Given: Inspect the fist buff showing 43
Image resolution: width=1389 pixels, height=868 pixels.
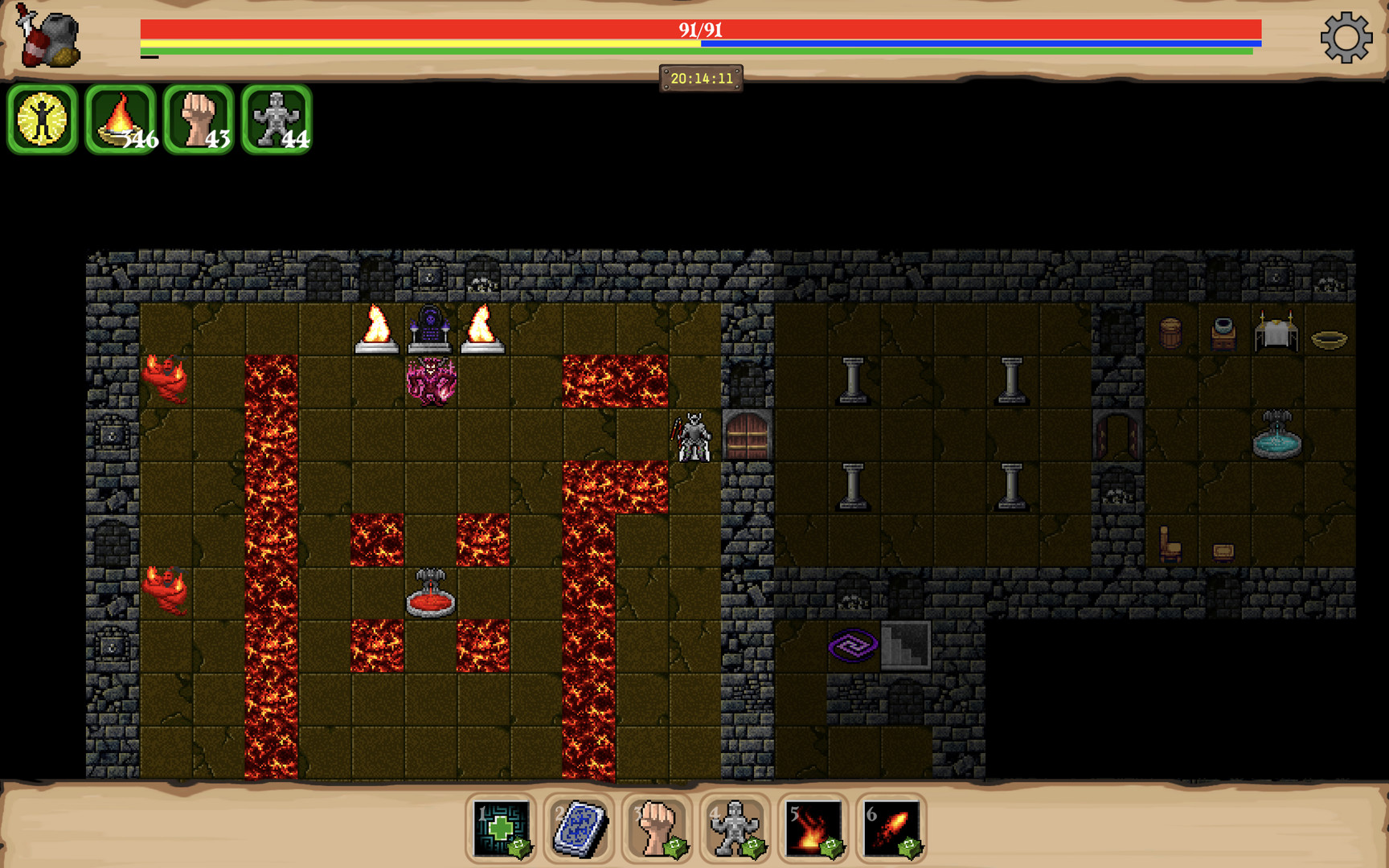Looking at the screenshot, I should coord(199,120).
